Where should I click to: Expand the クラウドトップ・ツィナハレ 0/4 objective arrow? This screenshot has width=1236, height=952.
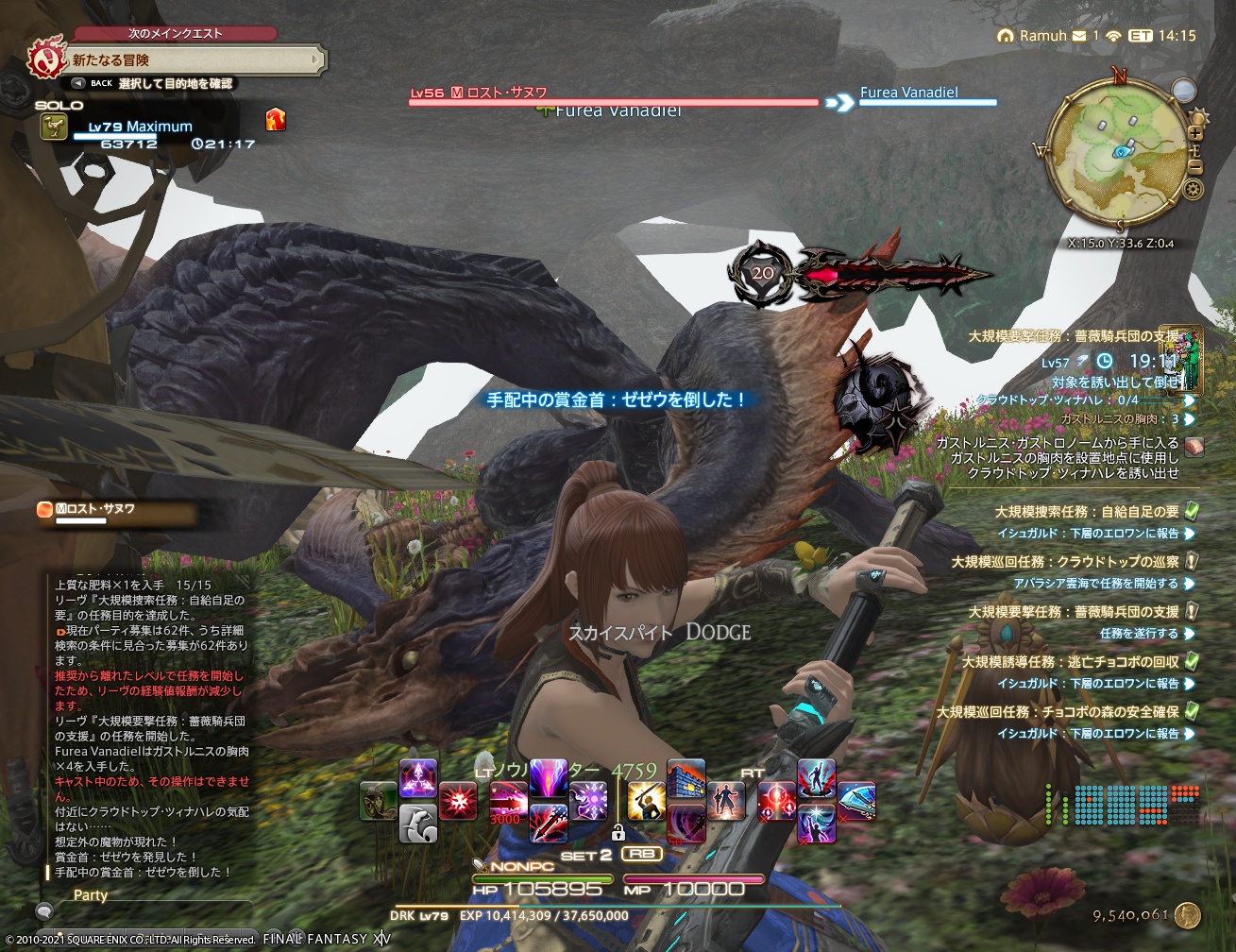point(1191,401)
